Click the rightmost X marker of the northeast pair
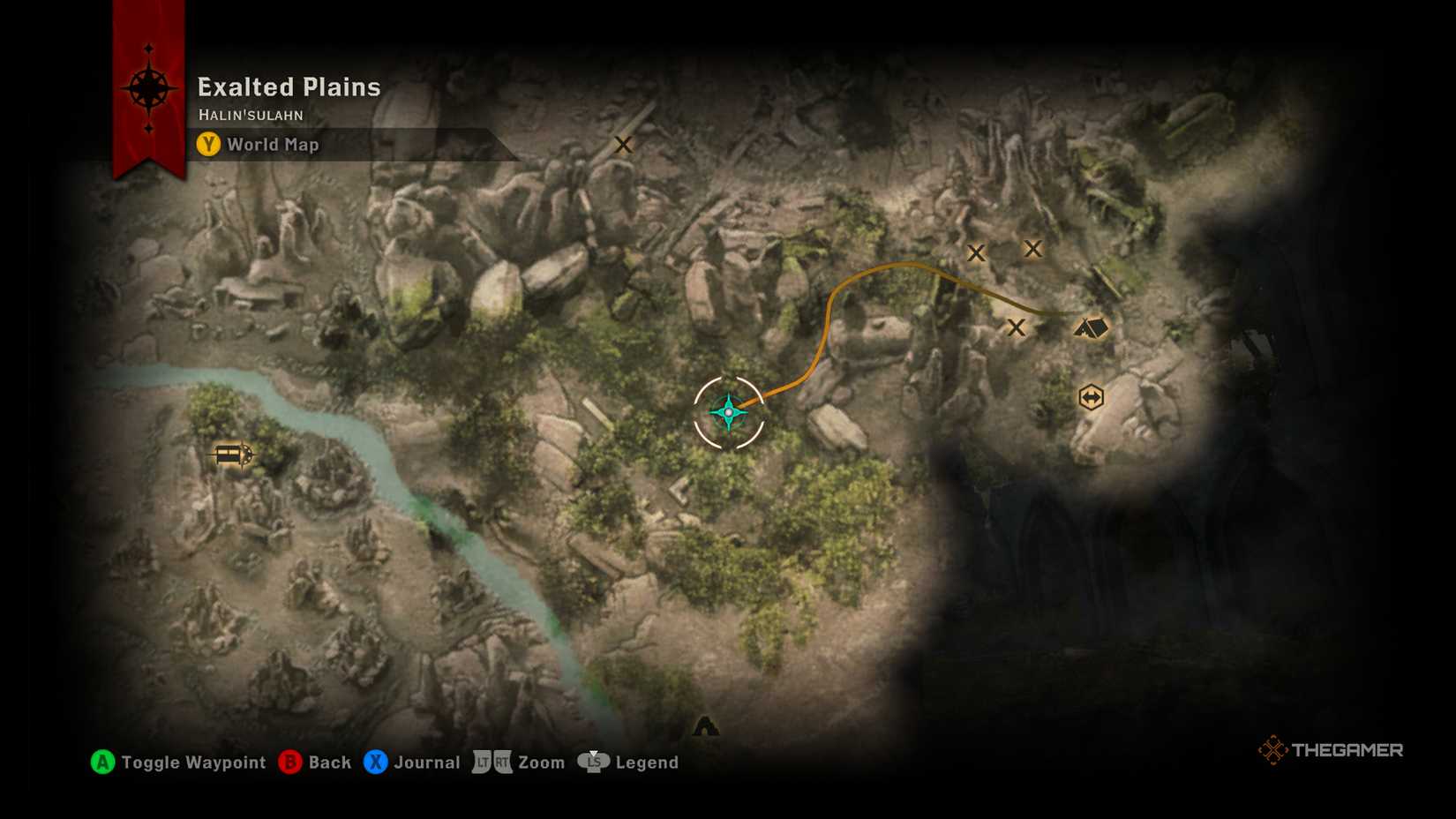This screenshot has width=1456, height=819. pyautogui.click(x=1032, y=249)
